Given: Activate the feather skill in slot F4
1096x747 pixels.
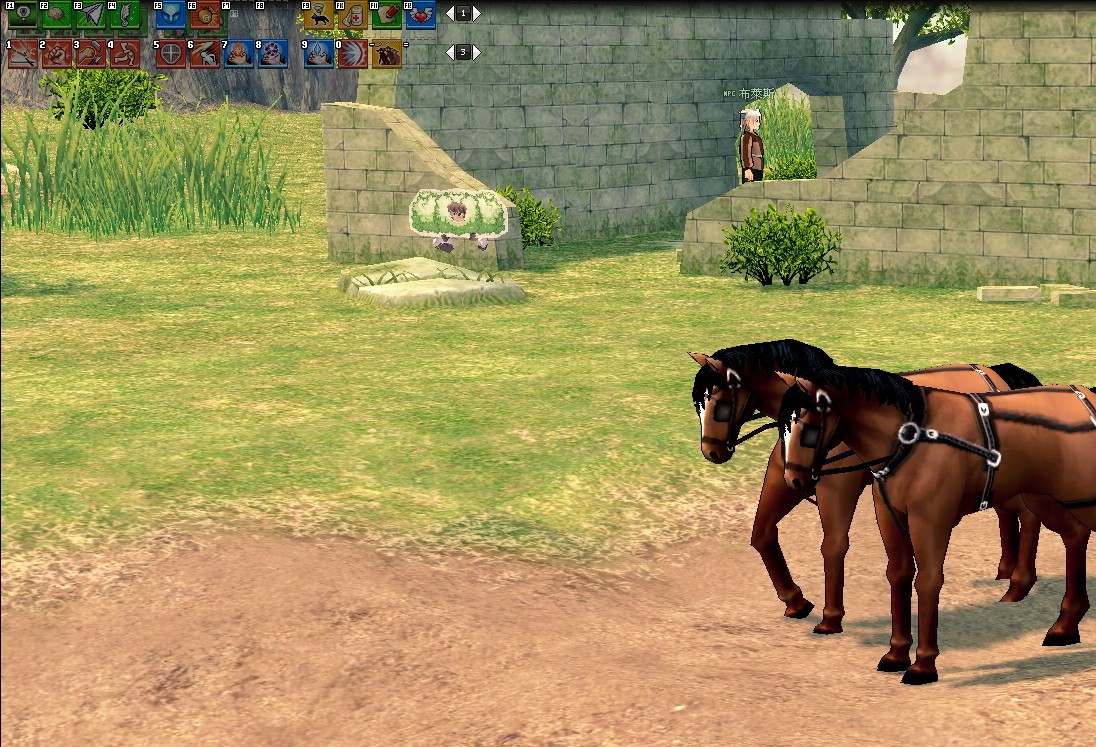Looking at the screenshot, I should (x=124, y=15).
